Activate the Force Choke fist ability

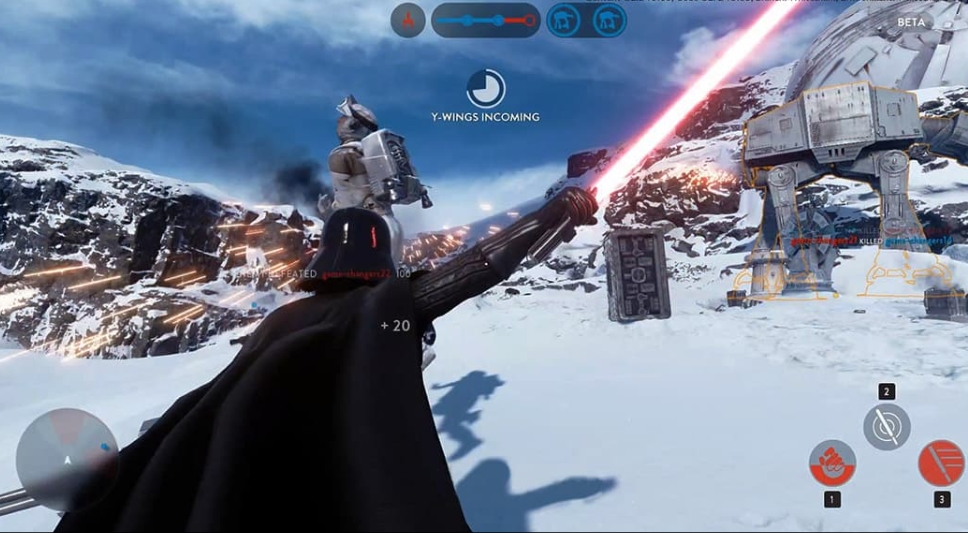tap(832, 462)
